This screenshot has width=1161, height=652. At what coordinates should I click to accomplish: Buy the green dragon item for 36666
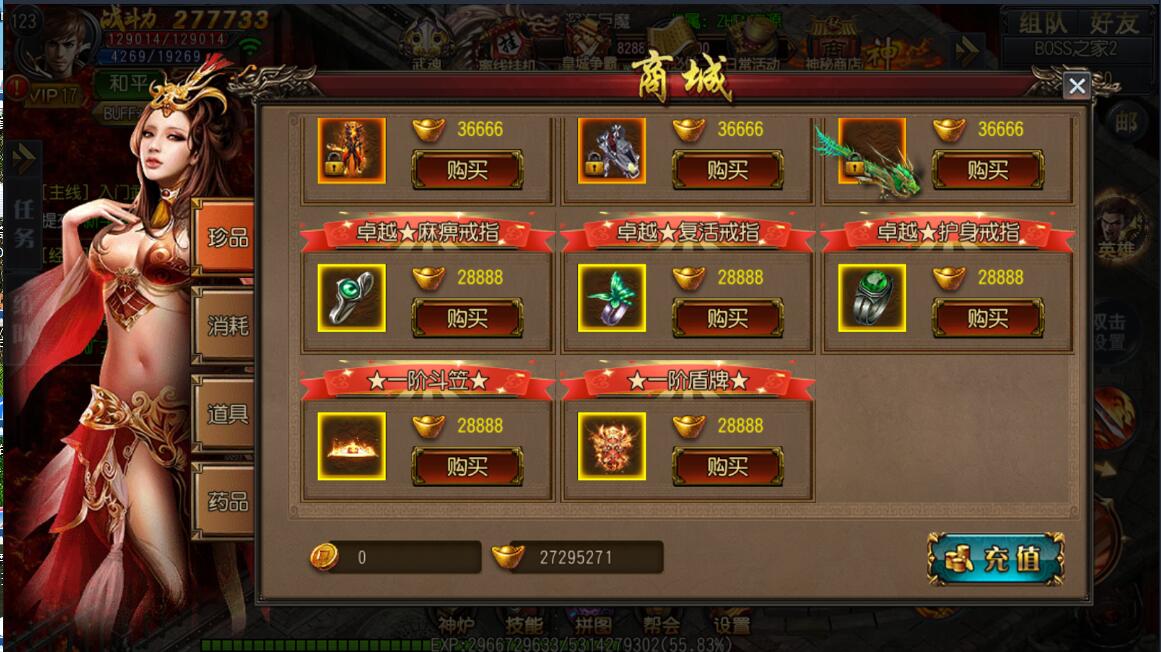(x=987, y=171)
